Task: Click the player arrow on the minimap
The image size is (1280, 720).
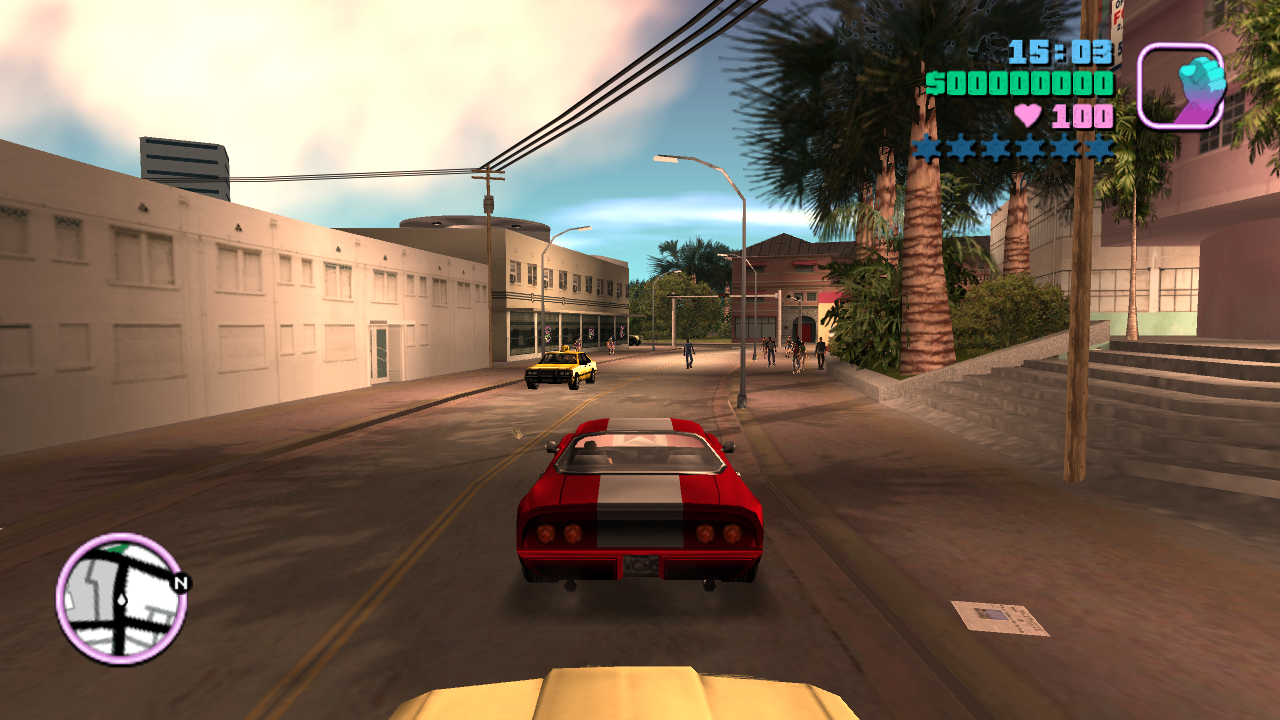Action: [x=122, y=600]
